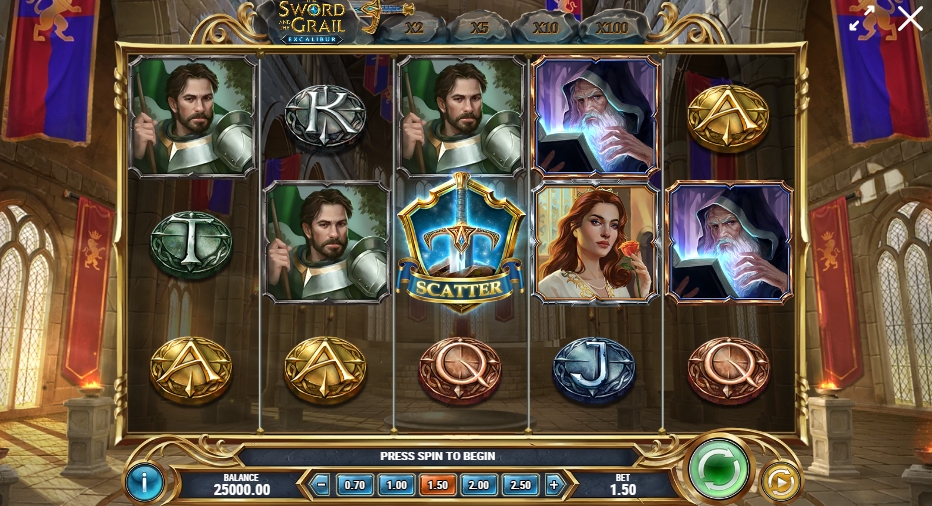Set the bet to 2.00
The height and width of the screenshot is (506, 932).
[x=479, y=485]
